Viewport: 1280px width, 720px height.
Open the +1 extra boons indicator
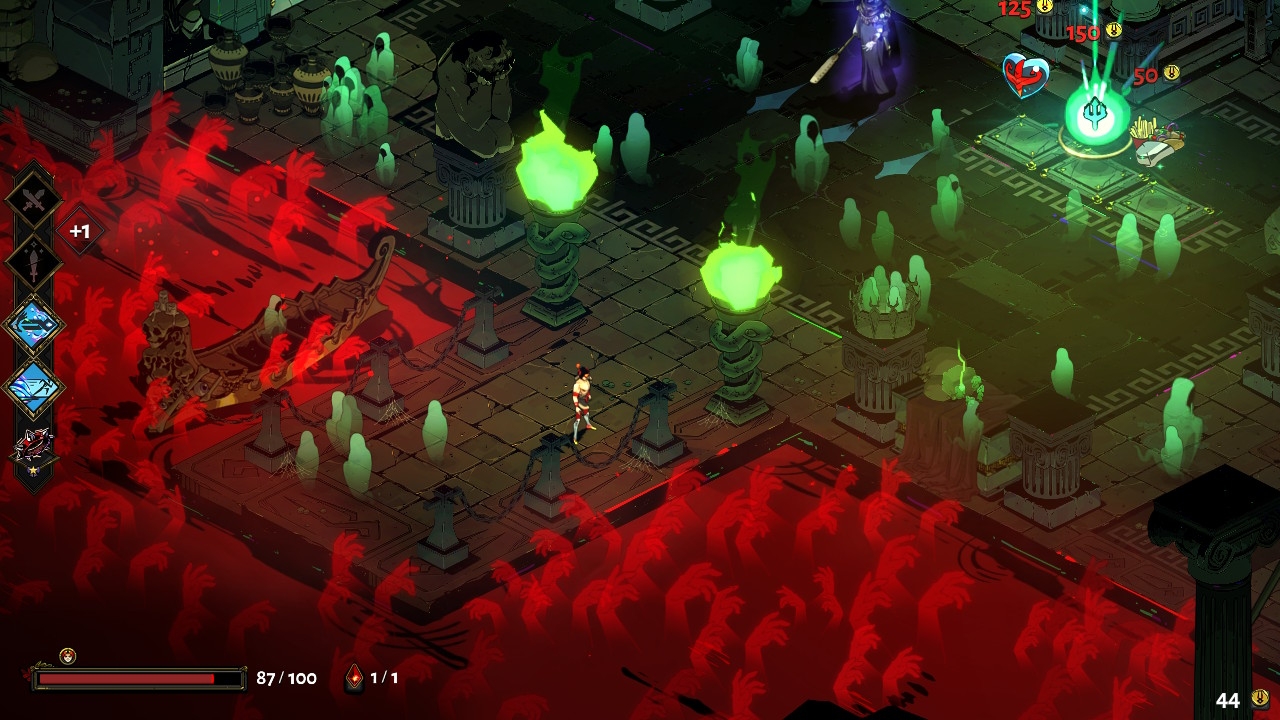click(x=80, y=232)
